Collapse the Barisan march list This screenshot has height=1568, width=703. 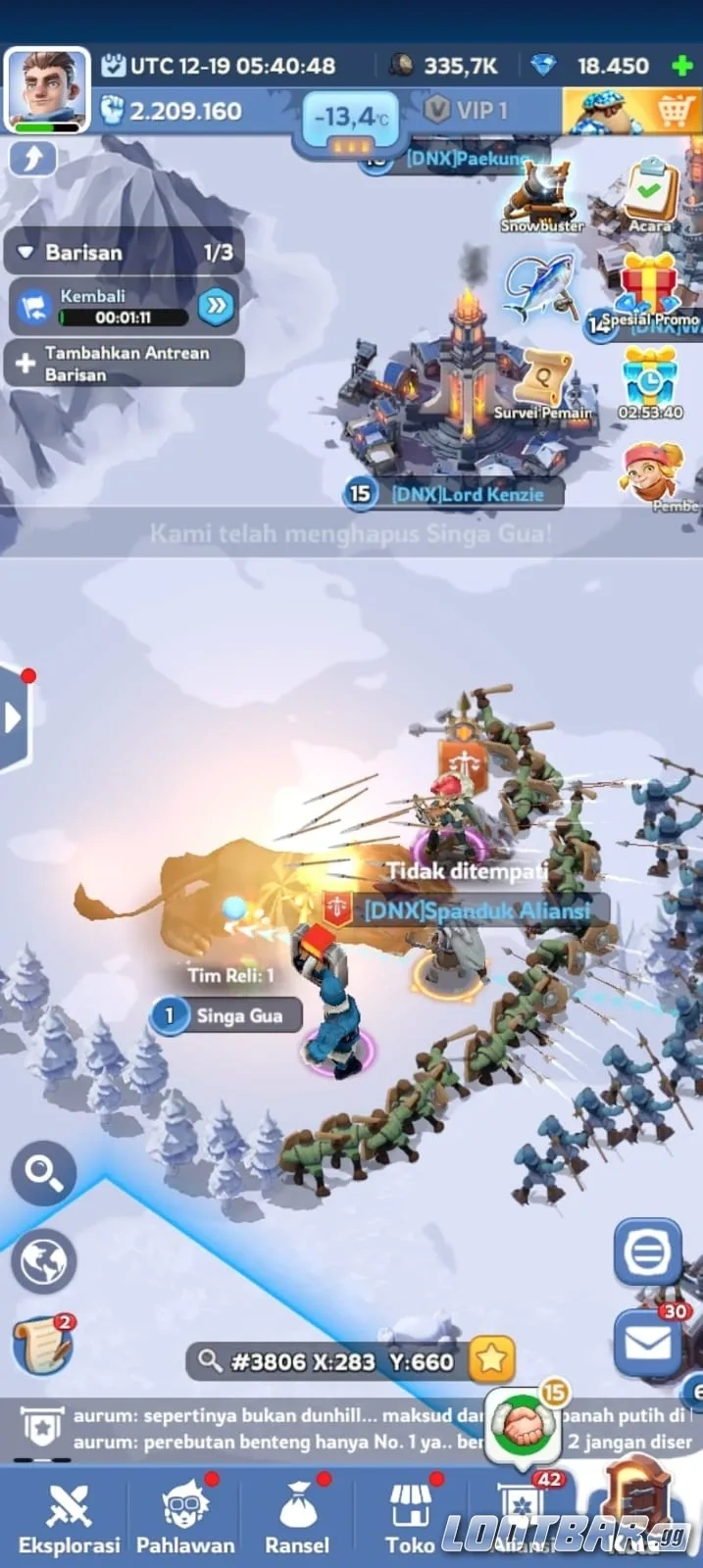point(26,253)
